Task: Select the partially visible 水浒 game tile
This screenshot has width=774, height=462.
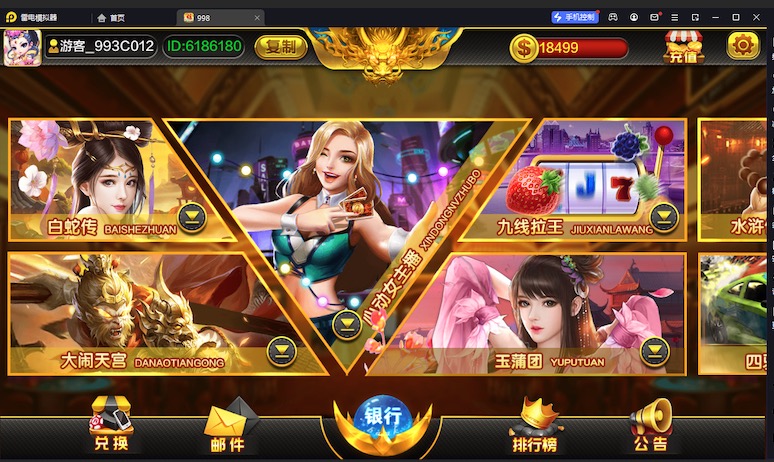Action: click(x=734, y=180)
